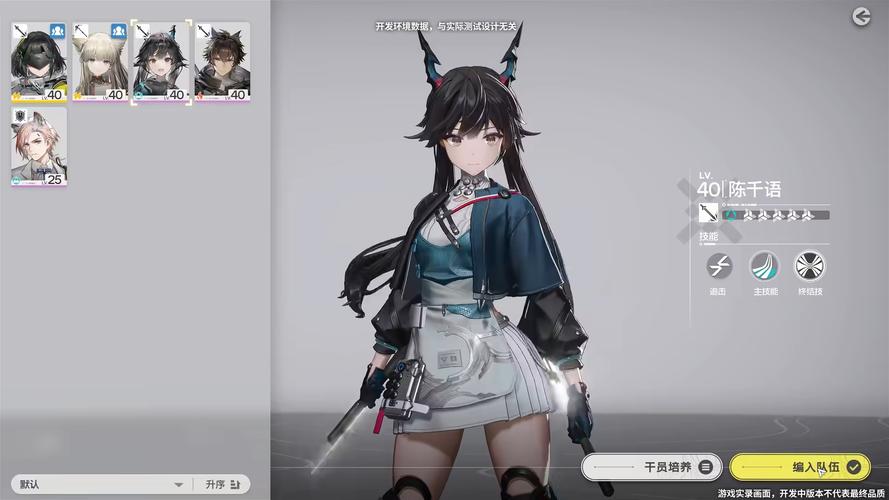The width and height of the screenshot is (889, 500).
Task: Select the brown-haired male operator card
Action: 222,62
